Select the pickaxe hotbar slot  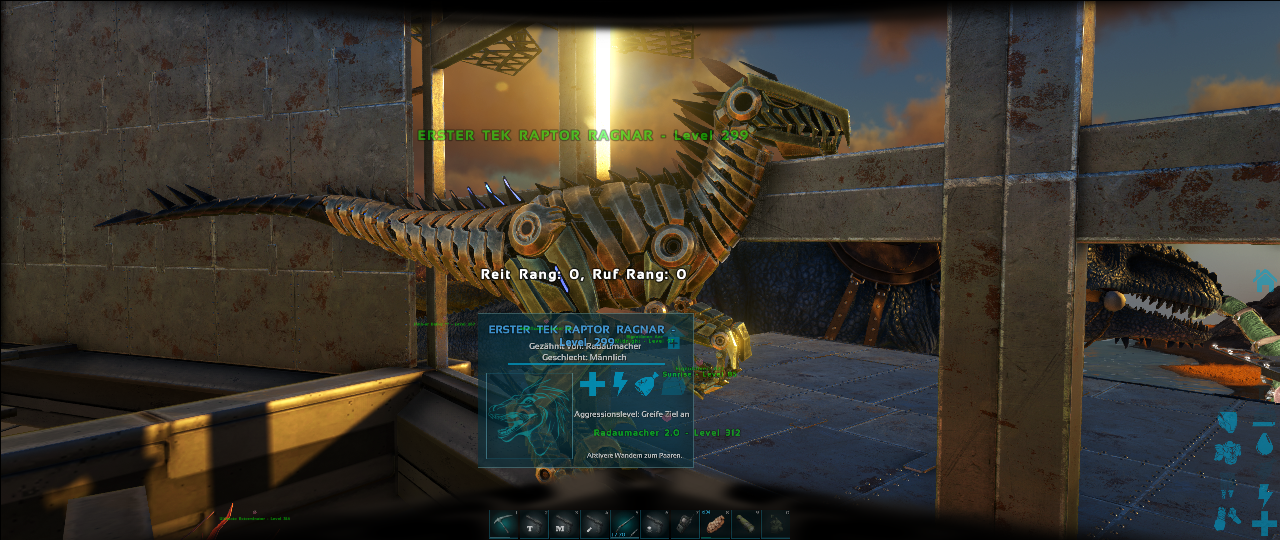pos(504,523)
